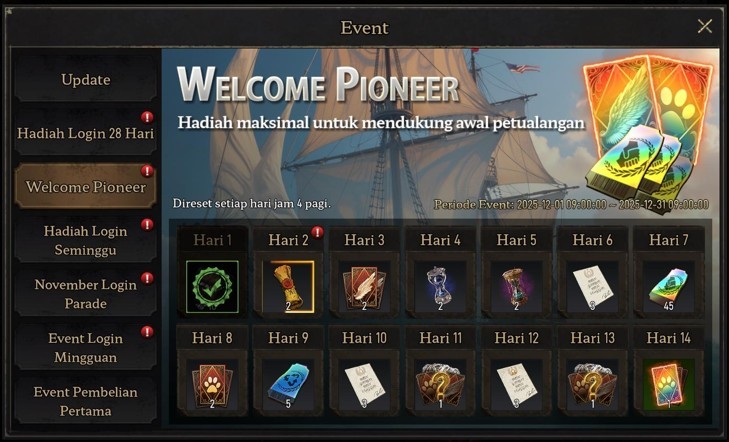This screenshot has width=729, height=442.
Task: Select the Welcome Pioneer tab
Action: 85,187
